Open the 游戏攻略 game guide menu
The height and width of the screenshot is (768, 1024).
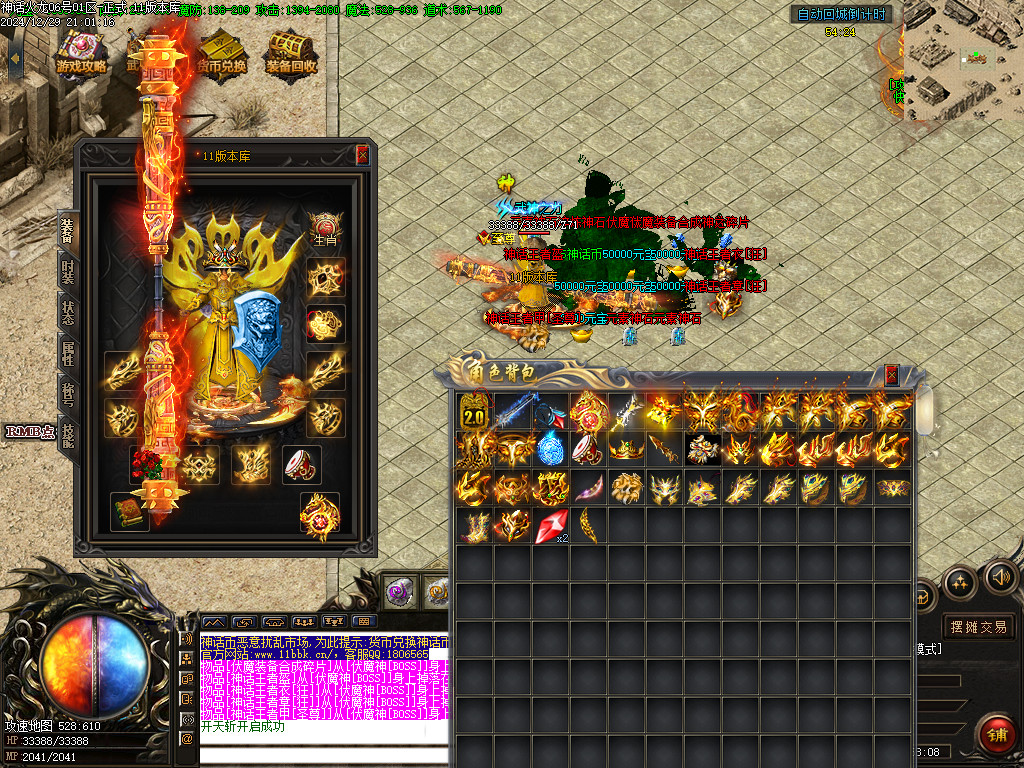click(81, 52)
